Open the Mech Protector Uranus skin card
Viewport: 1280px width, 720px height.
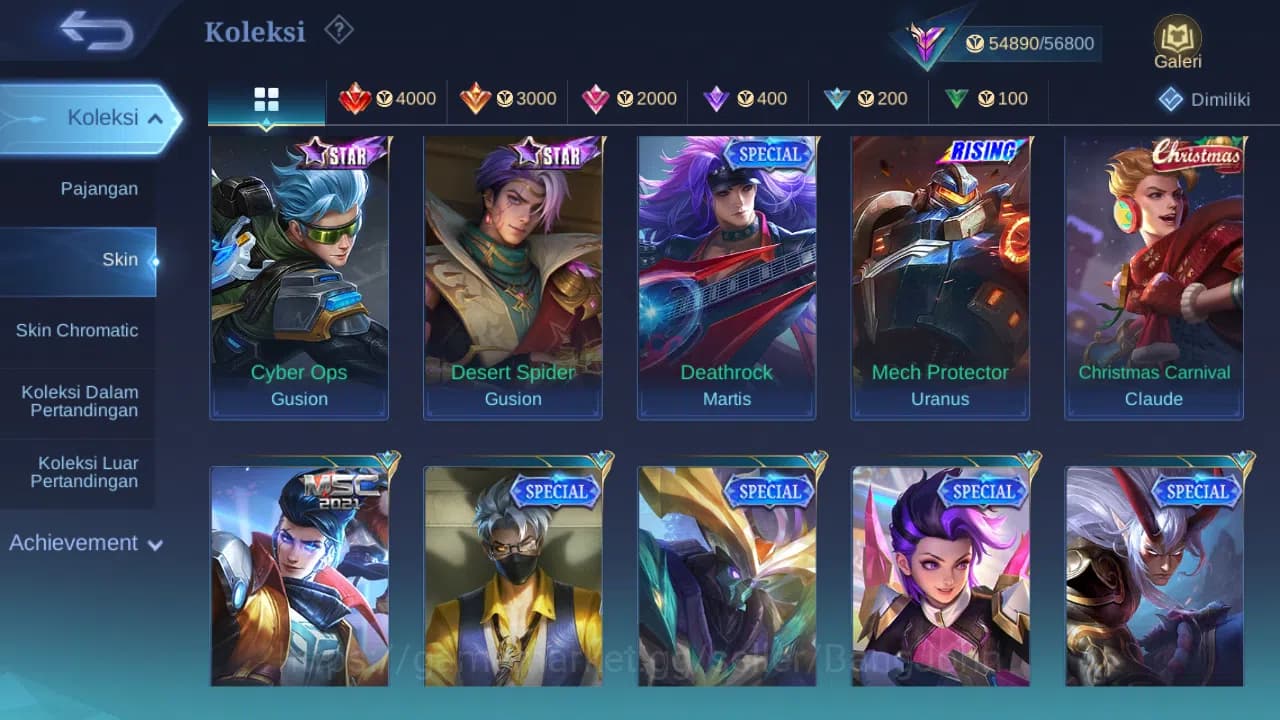point(939,277)
